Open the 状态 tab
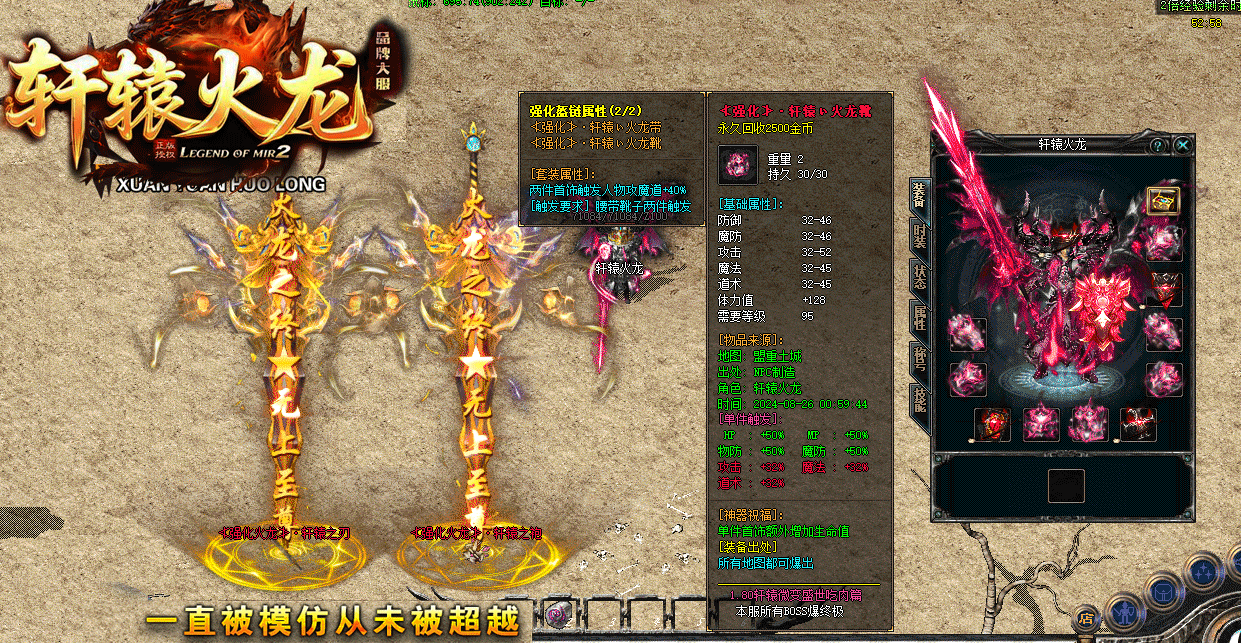 coord(919,277)
